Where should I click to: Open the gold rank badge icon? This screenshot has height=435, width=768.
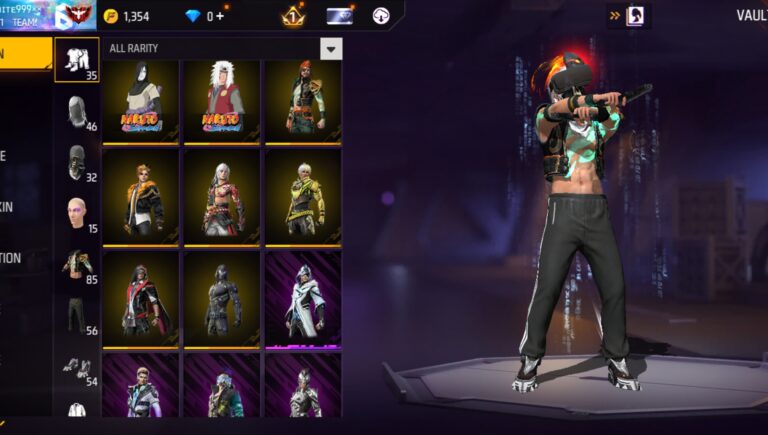click(x=292, y=15)
